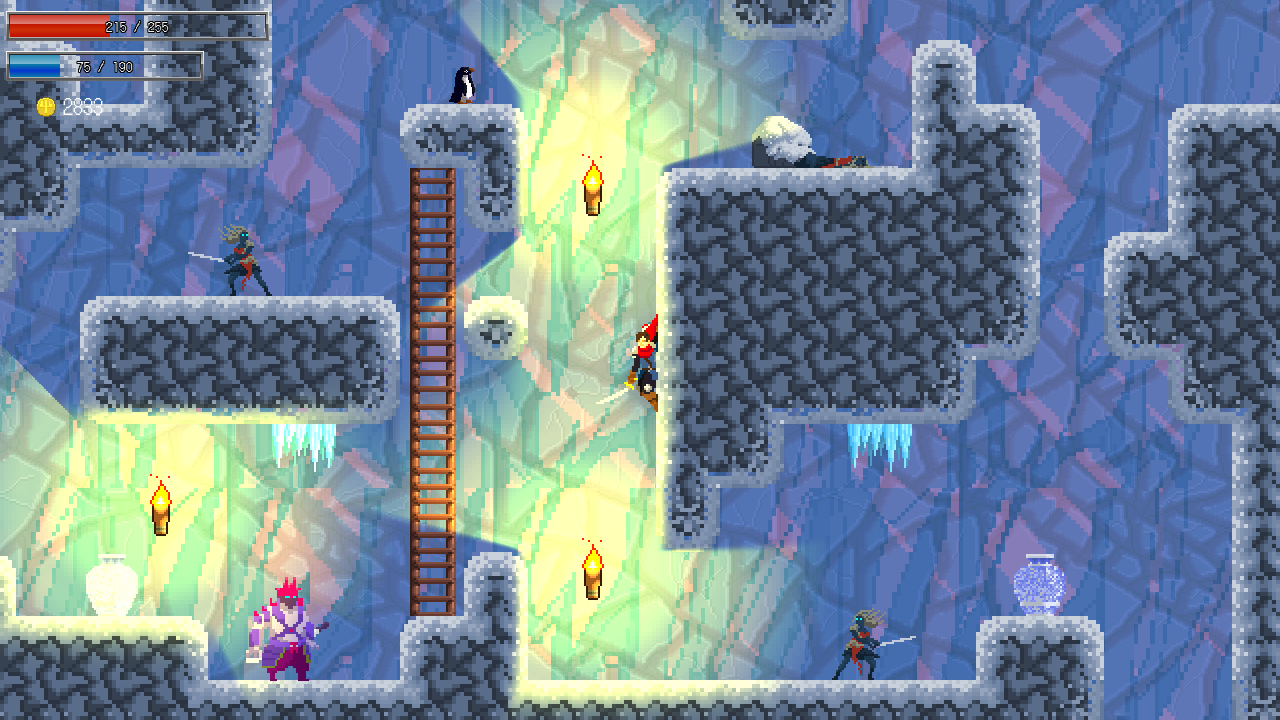Select the penguin on the upper platform

click(462, 86)
